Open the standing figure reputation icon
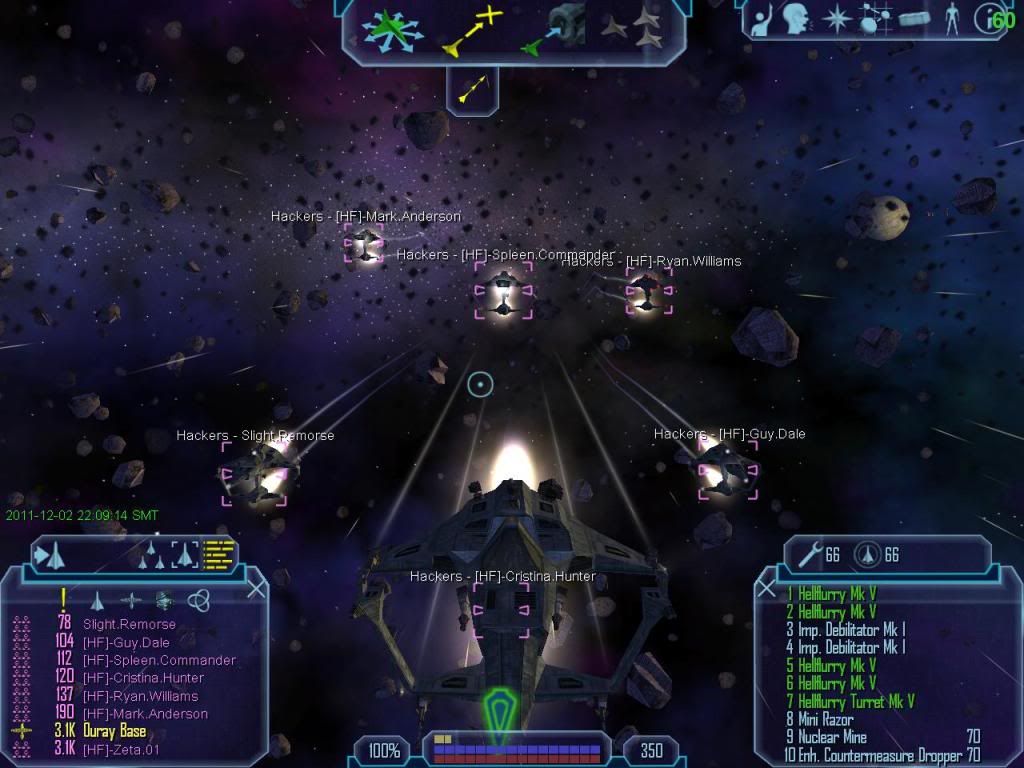The image size is (1024, 768). (951, 17)
